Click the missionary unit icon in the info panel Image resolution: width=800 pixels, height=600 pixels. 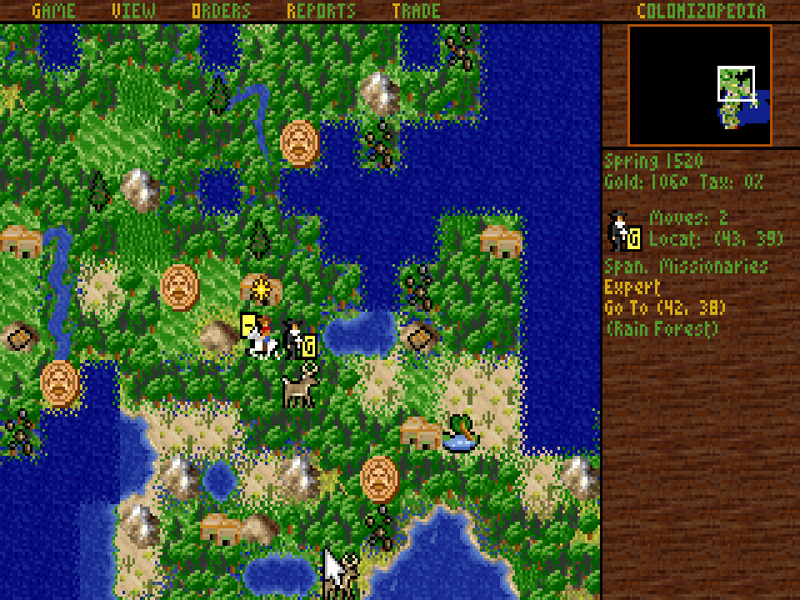626,230
